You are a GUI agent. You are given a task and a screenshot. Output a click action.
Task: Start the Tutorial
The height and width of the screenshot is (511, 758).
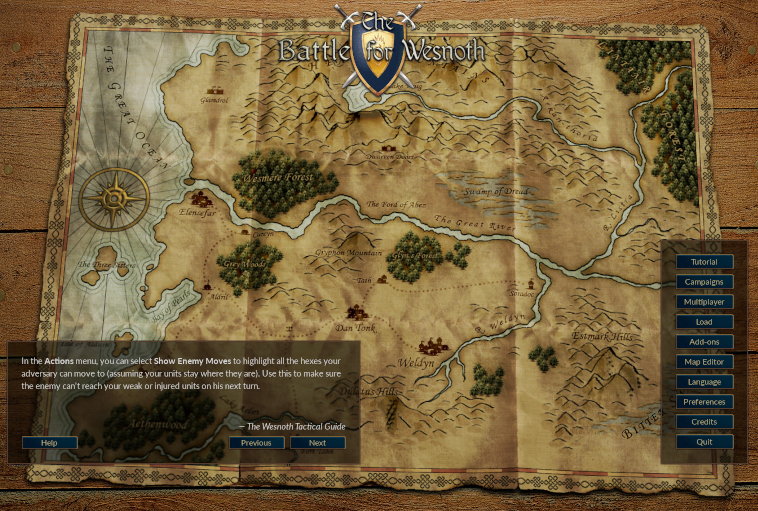point(704,262)
